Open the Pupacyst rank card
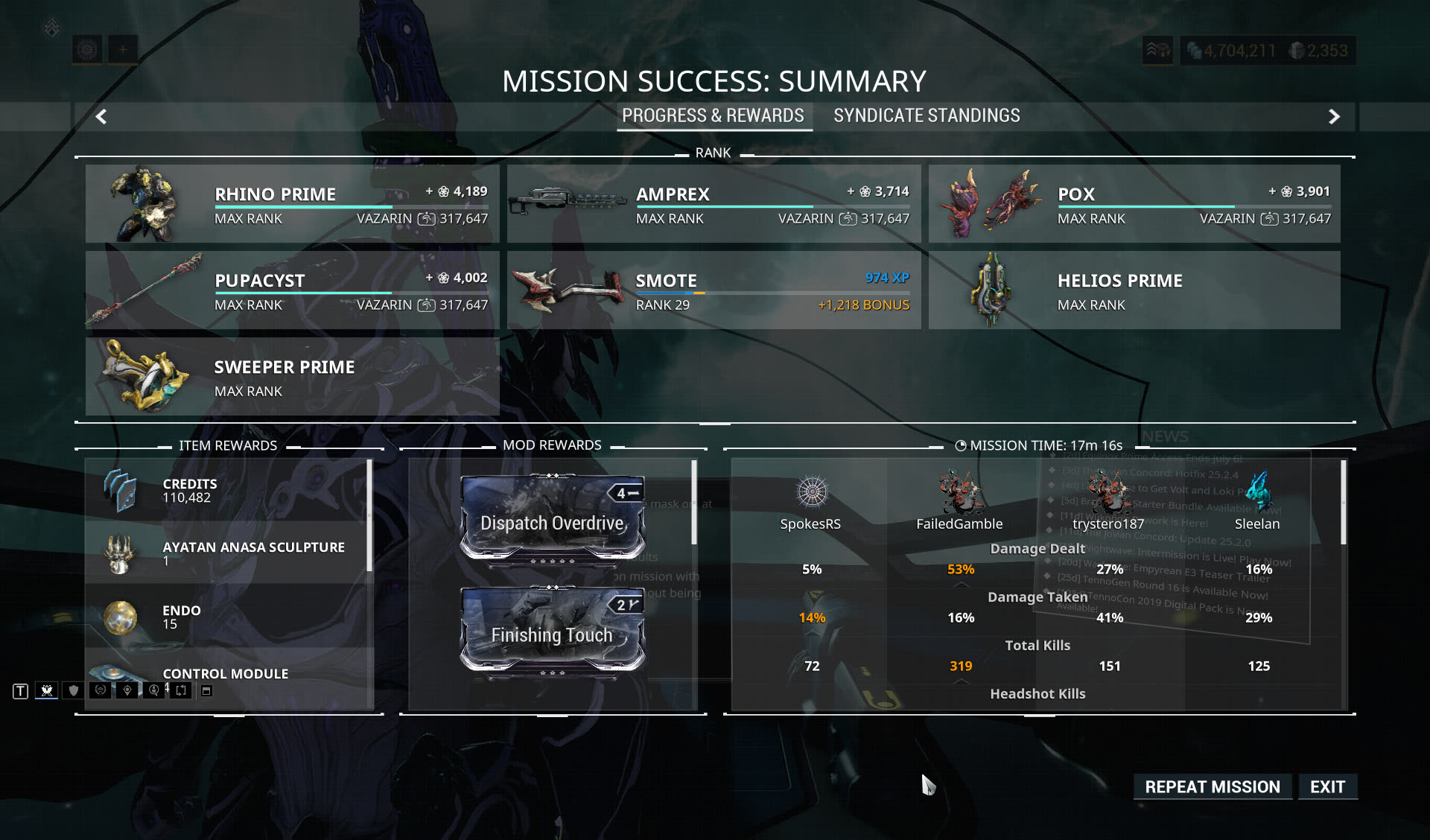This screenshot has height=840, width=1430. (x=292, y=290)
